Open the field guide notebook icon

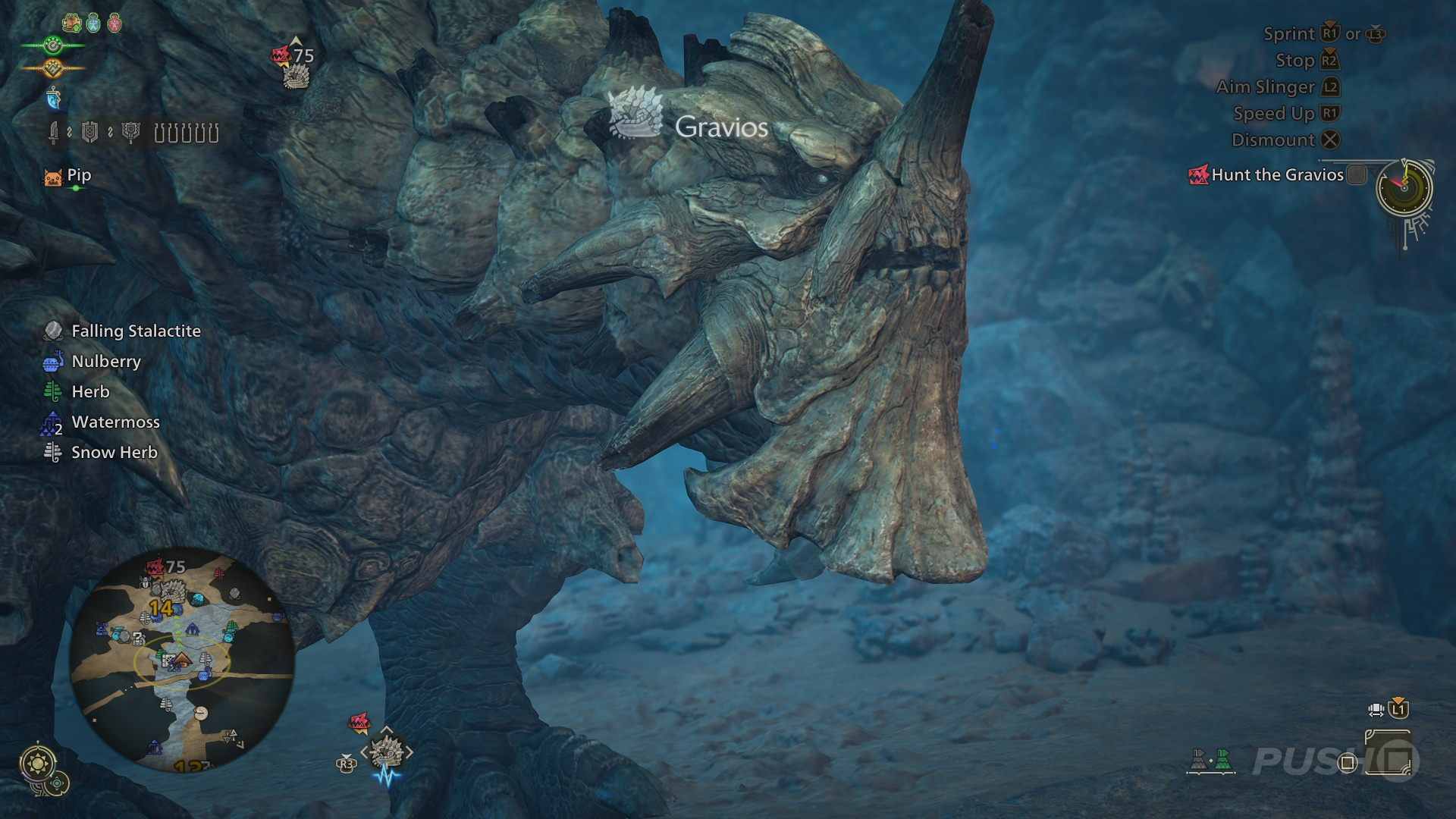(1388, 752)
